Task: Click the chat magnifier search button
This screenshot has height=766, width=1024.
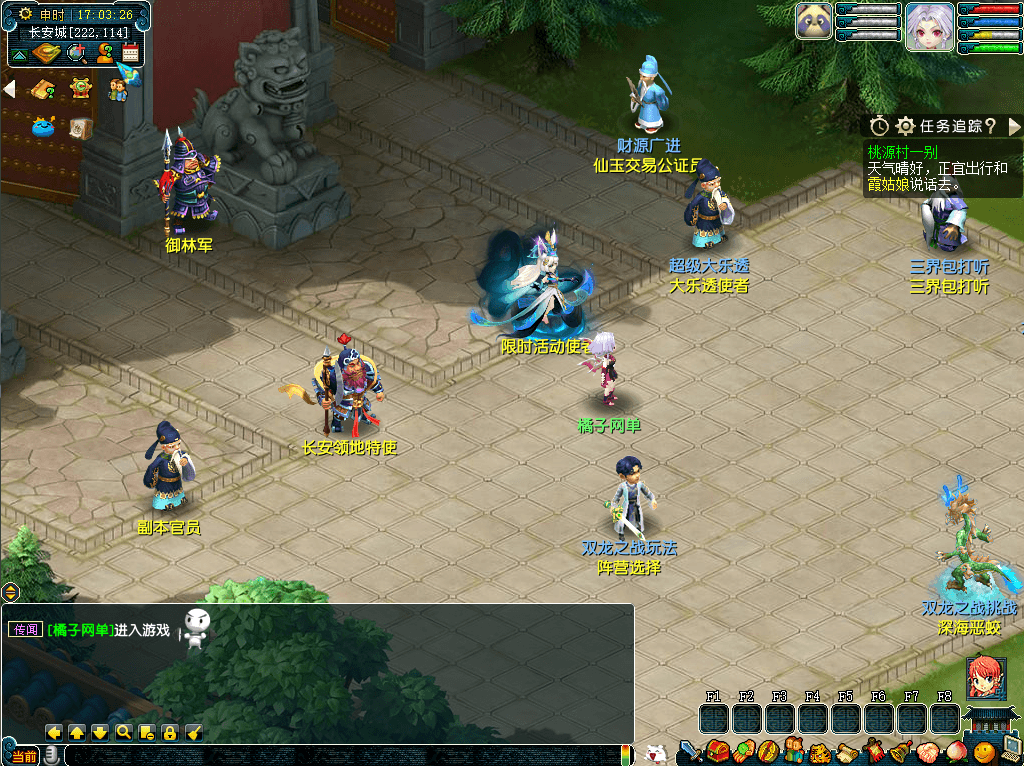Action: [123, 732]
